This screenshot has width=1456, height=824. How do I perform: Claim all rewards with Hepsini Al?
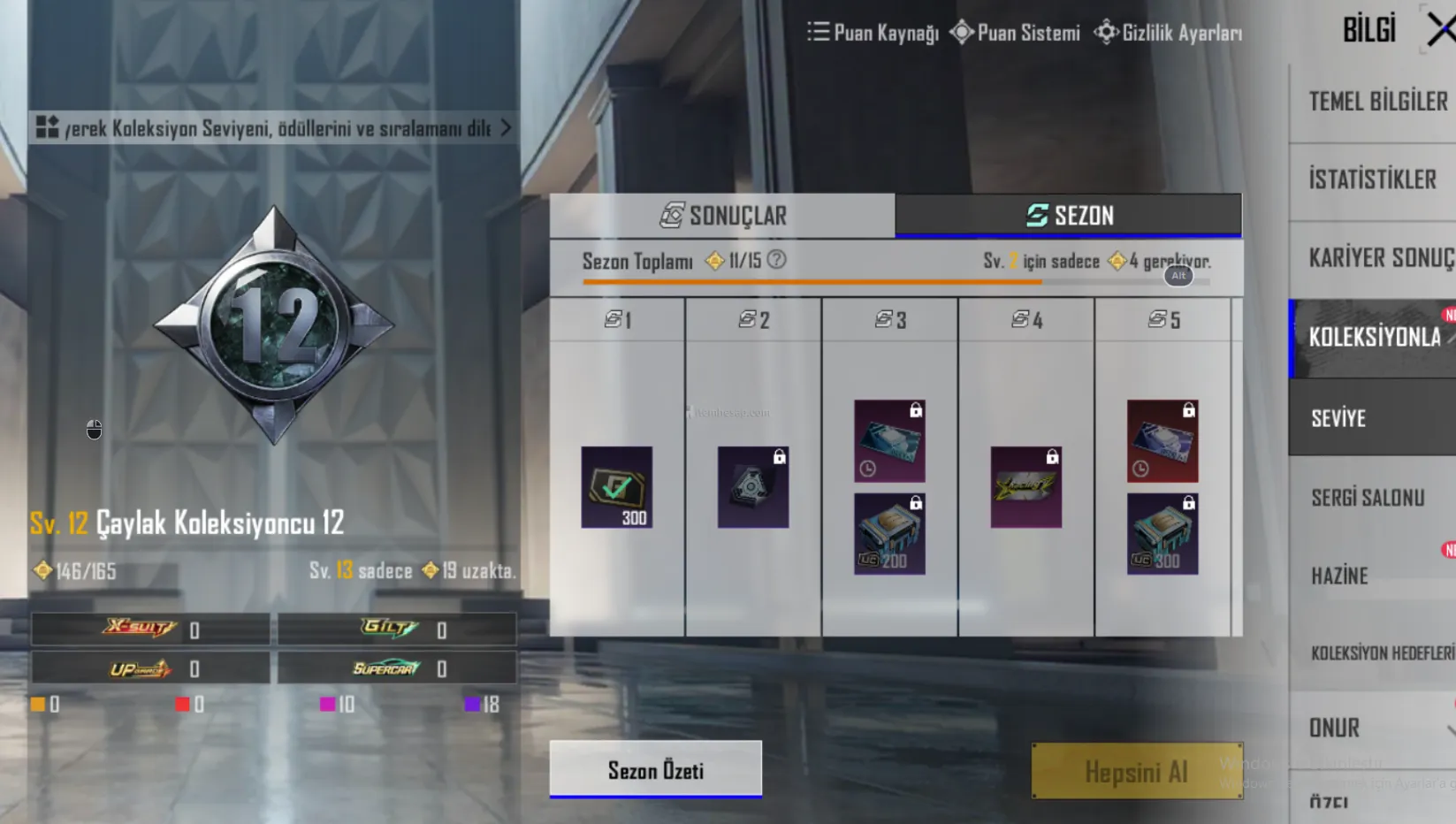coord(1136,772)
